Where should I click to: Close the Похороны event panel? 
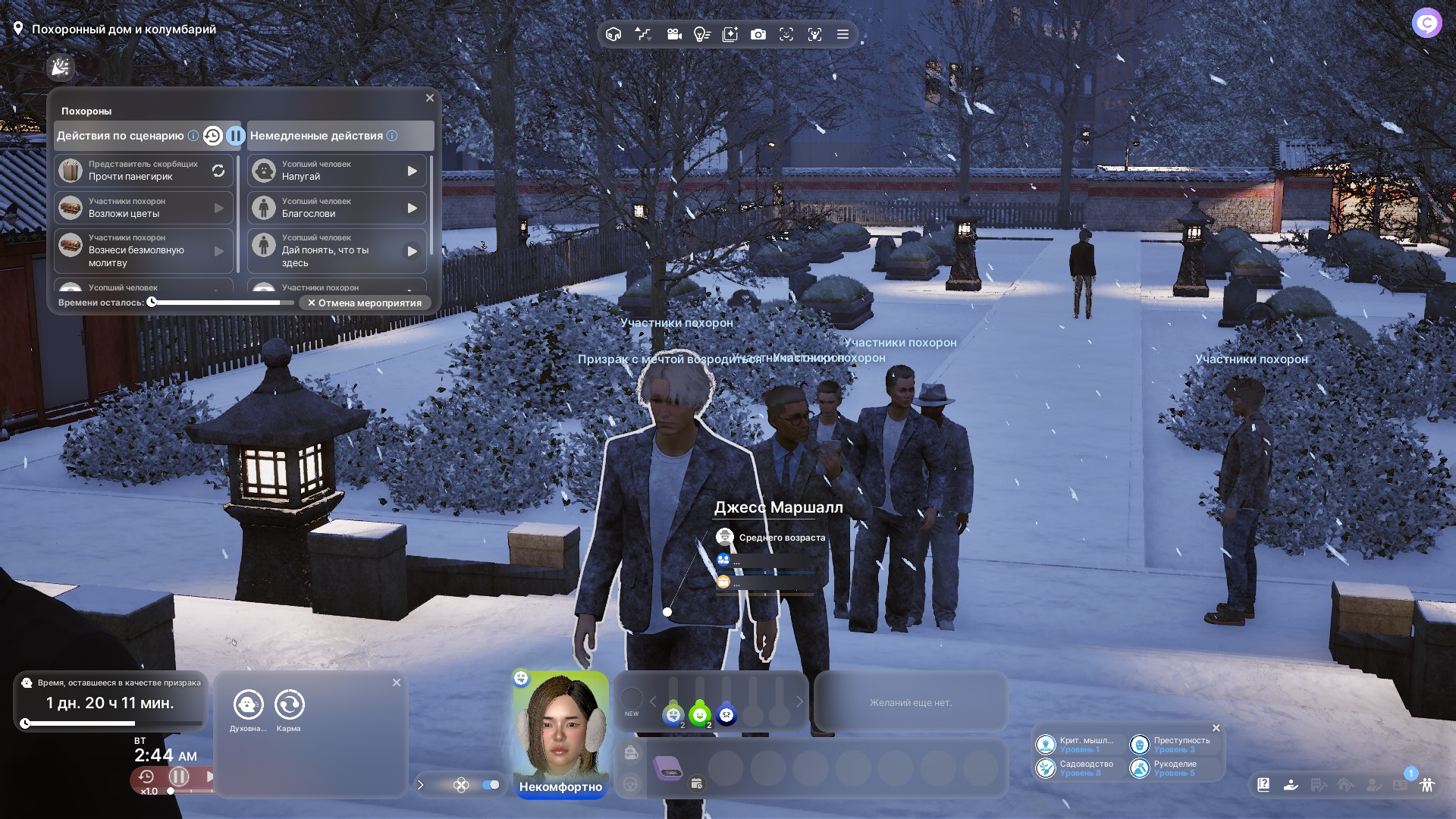[430, 98]
